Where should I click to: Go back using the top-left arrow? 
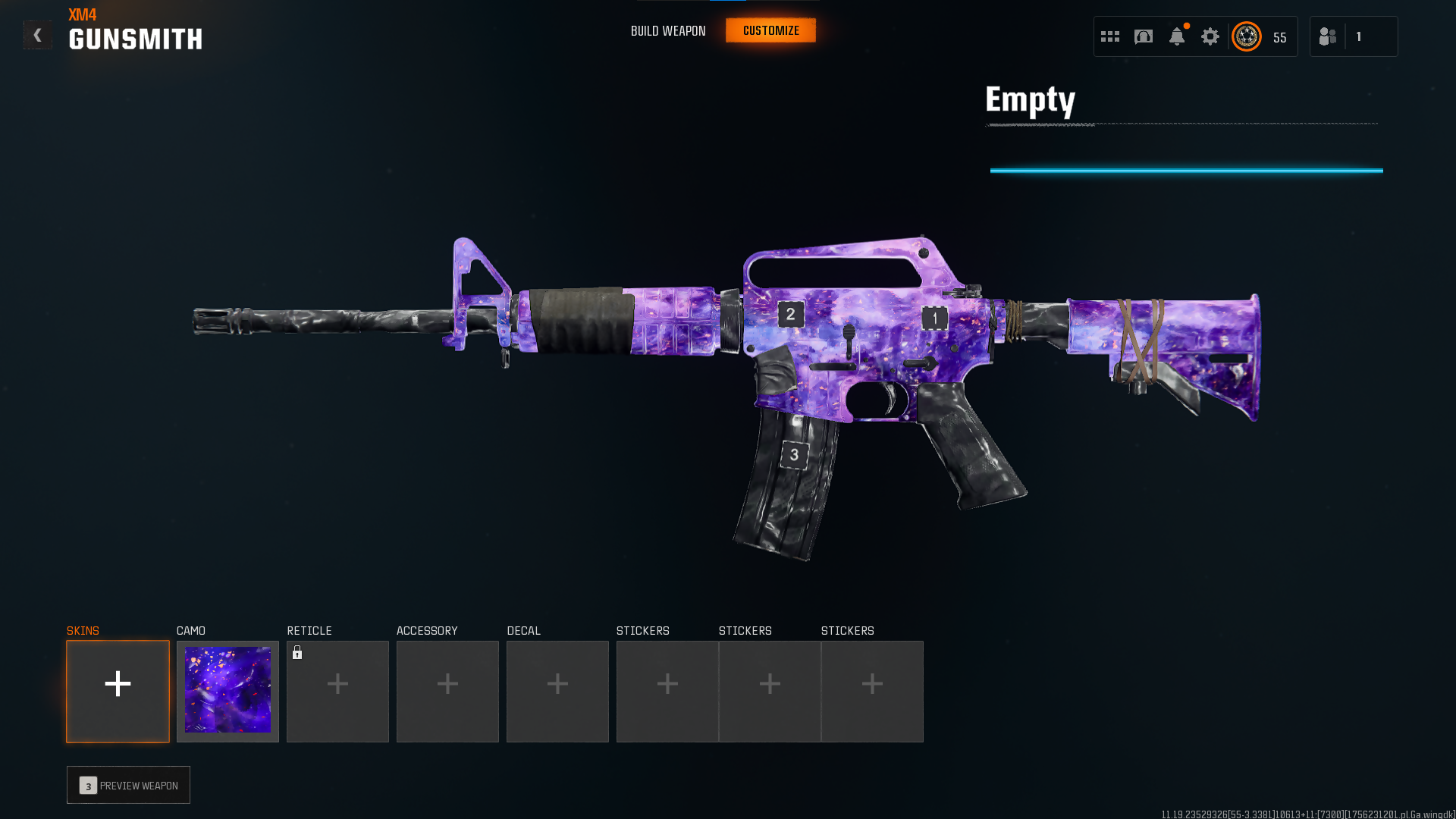[x=37, y=35]
